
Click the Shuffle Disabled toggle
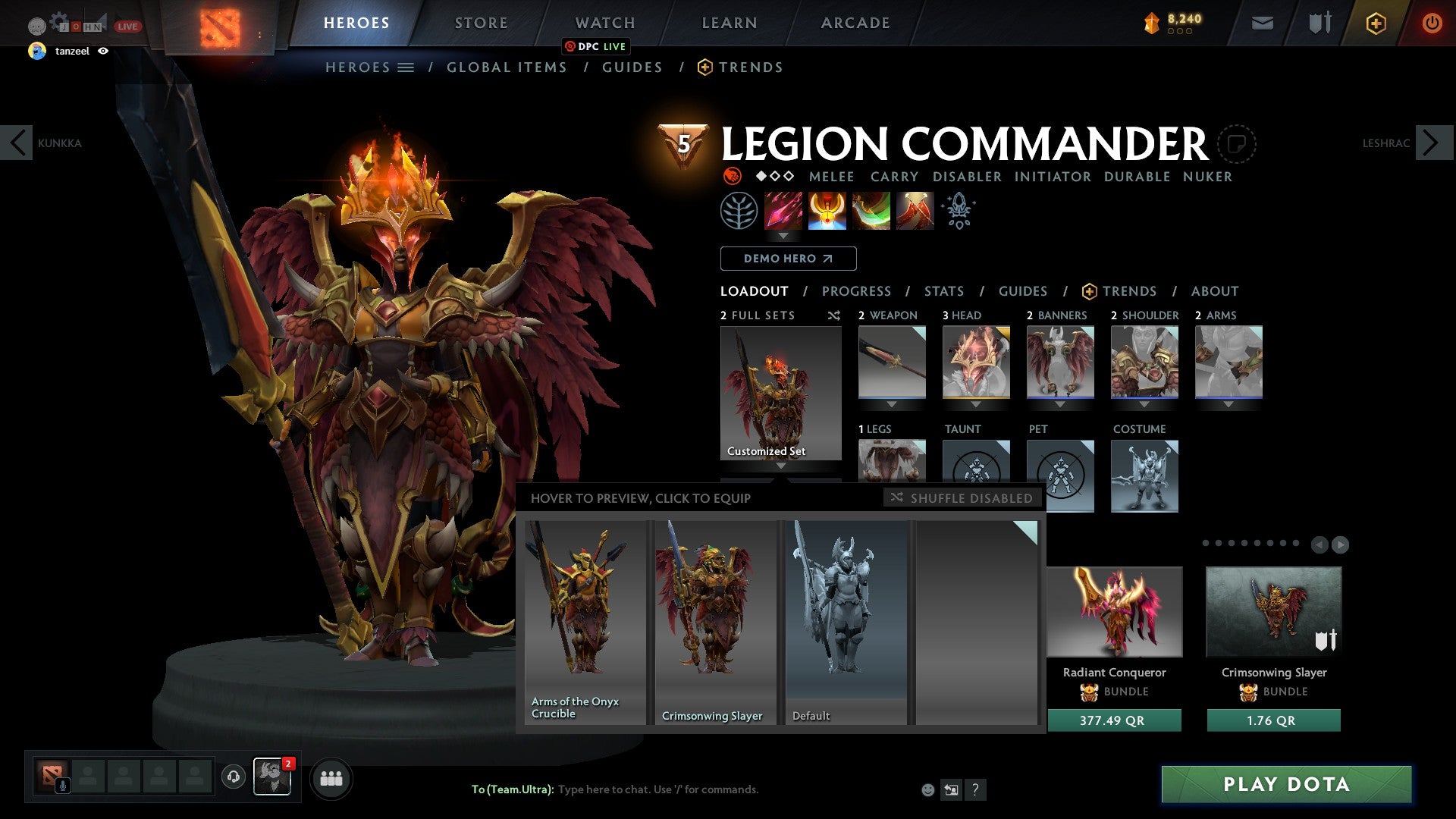(961, 498)
